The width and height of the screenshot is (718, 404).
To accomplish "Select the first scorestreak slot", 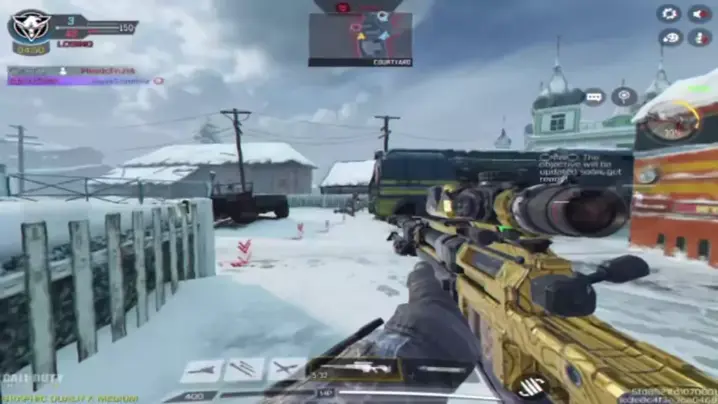I will tap(201, 370).
